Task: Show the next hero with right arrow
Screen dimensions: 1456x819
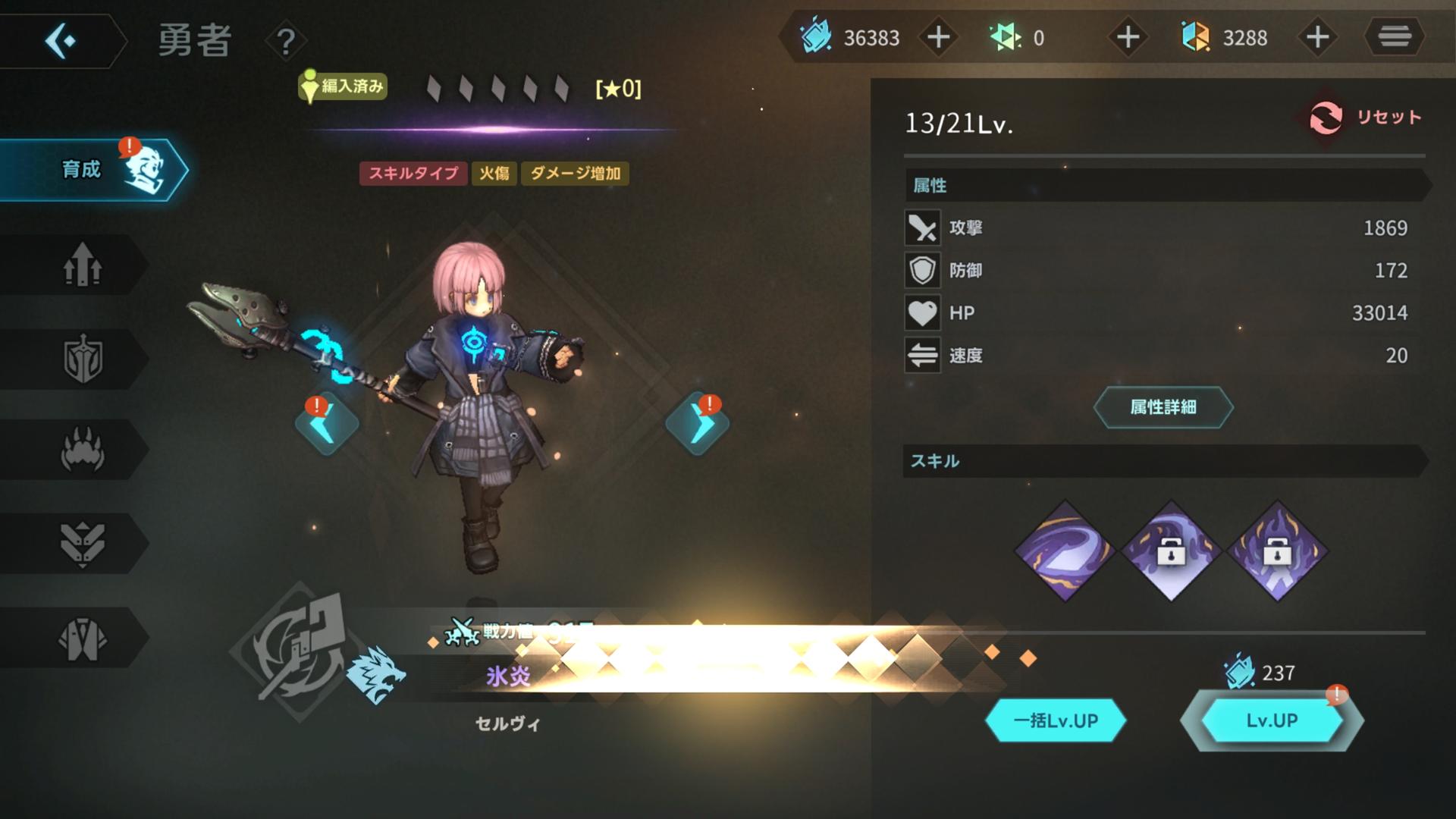Action: pyautogui.click(x=697, y=425)
